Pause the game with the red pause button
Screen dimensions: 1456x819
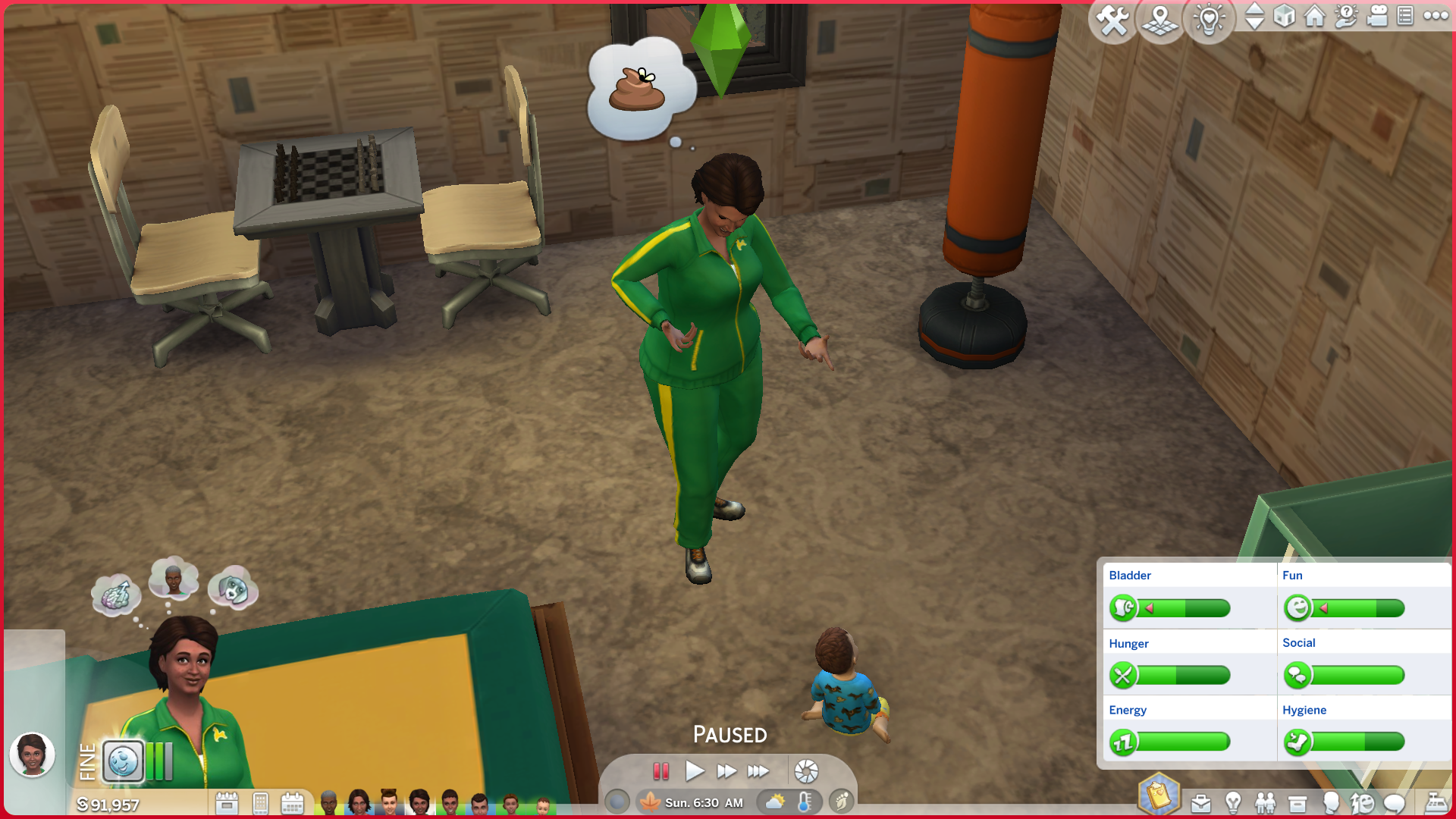tap(661, 771)
